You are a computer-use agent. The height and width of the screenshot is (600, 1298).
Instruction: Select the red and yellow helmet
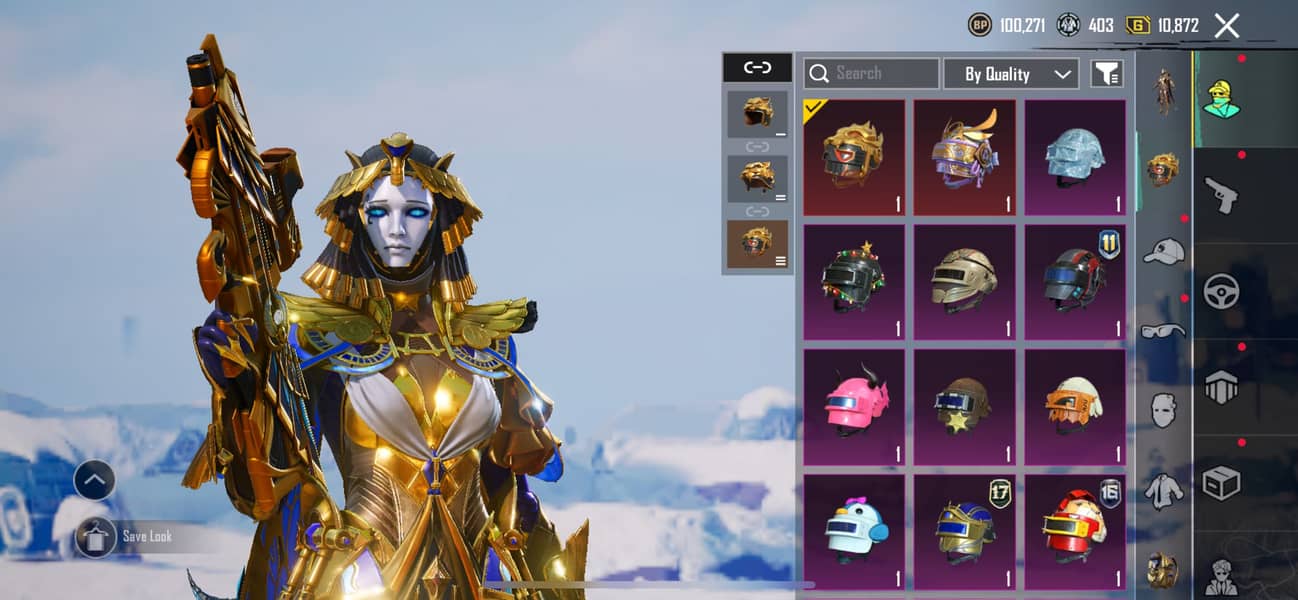1075,532
